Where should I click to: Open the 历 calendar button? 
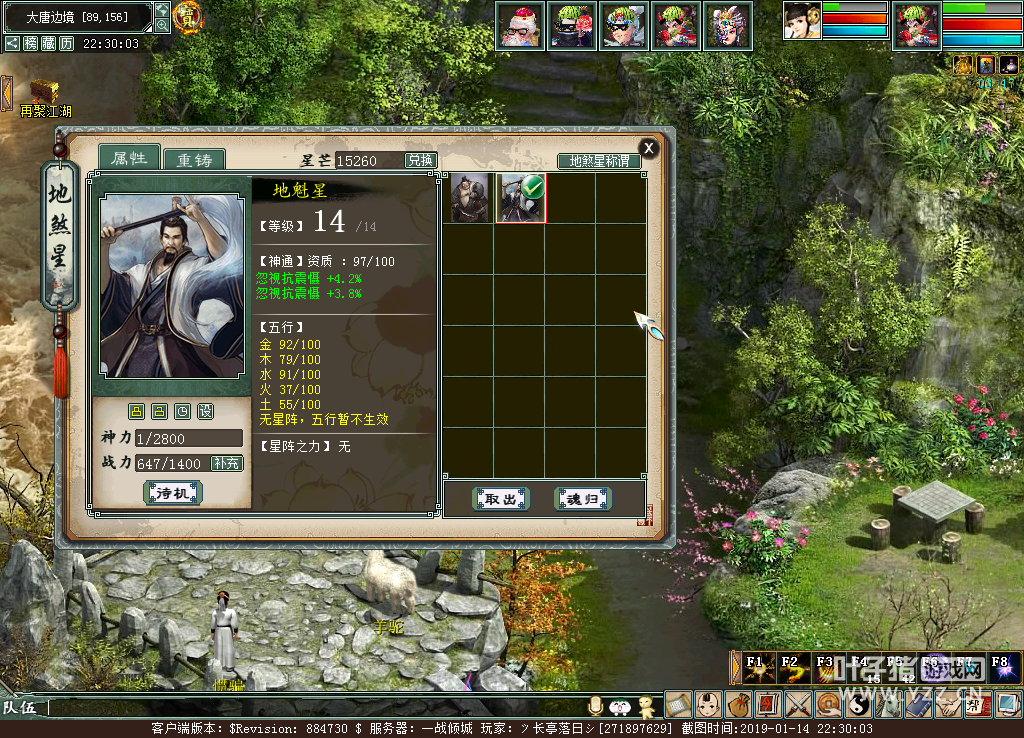tap(66, 44)
